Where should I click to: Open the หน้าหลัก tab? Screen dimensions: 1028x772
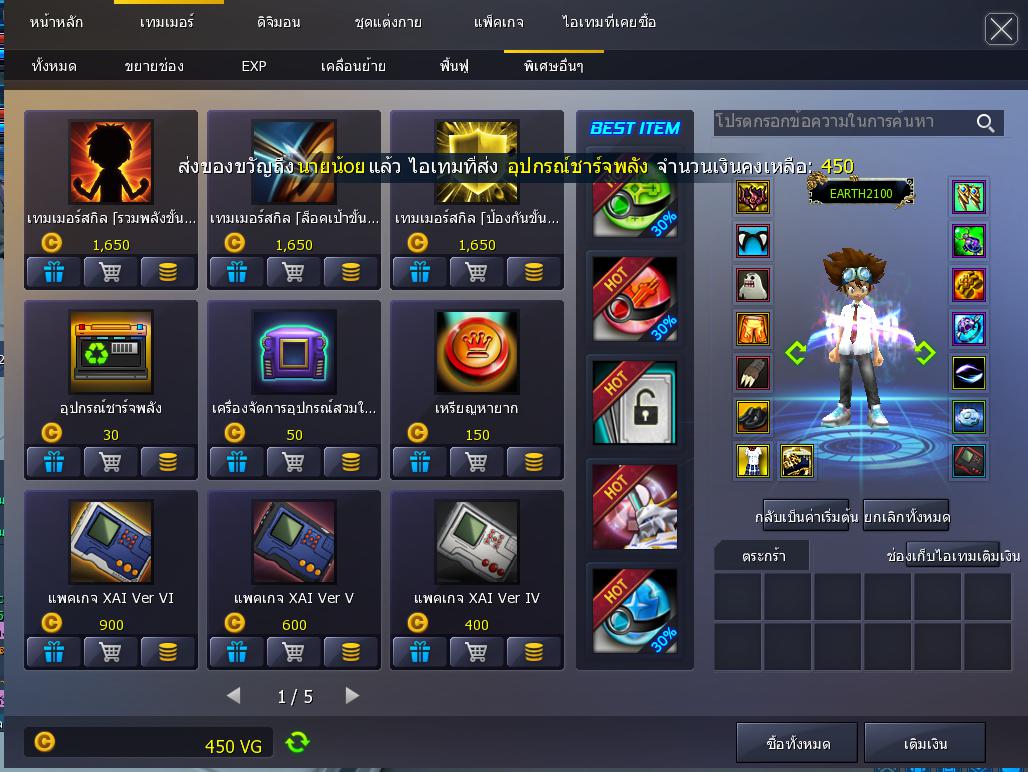(57, 22)
